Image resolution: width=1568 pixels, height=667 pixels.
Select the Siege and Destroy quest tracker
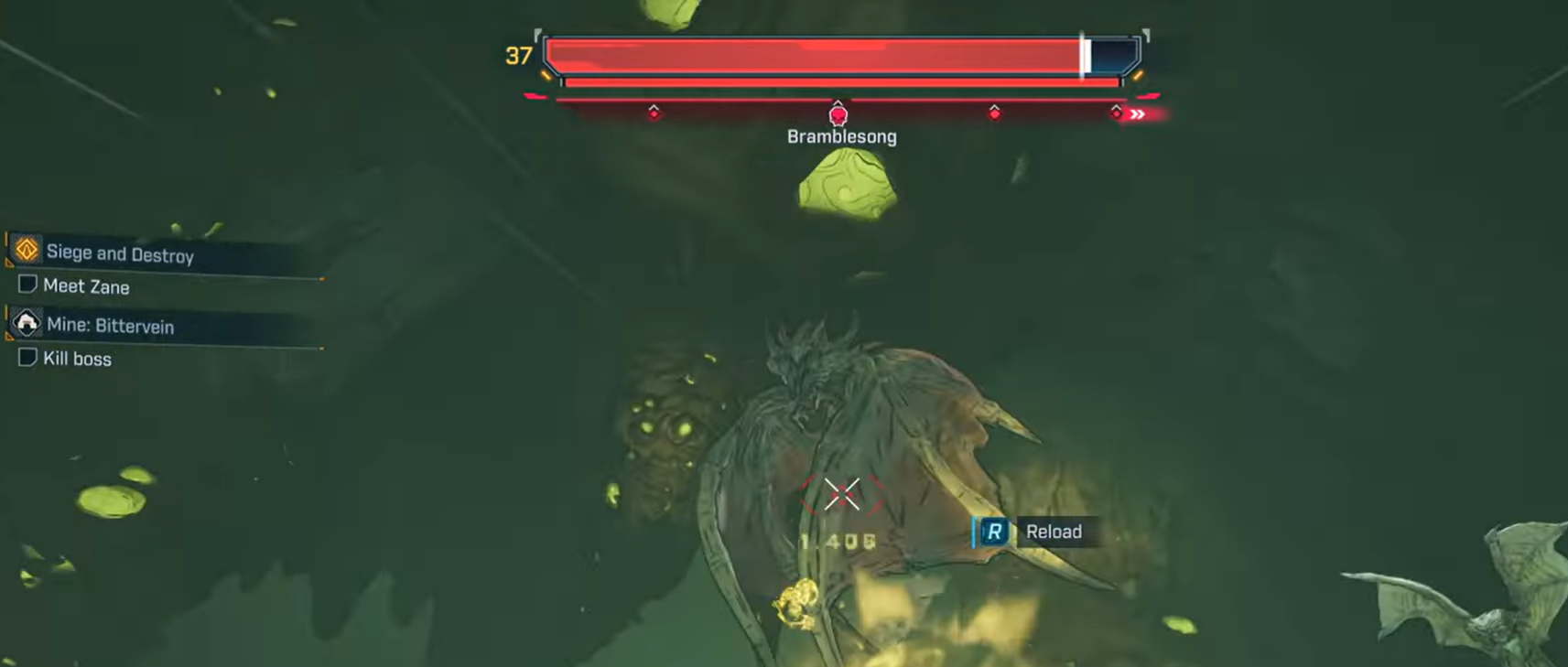tap(120, 253)
